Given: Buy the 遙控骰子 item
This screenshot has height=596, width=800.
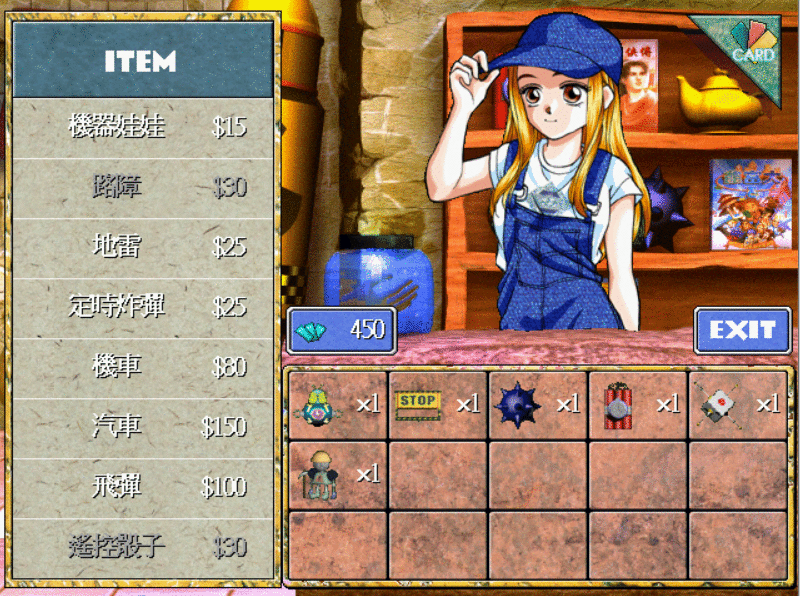Looking at the screenshot, I should click(x=142, y=547).
